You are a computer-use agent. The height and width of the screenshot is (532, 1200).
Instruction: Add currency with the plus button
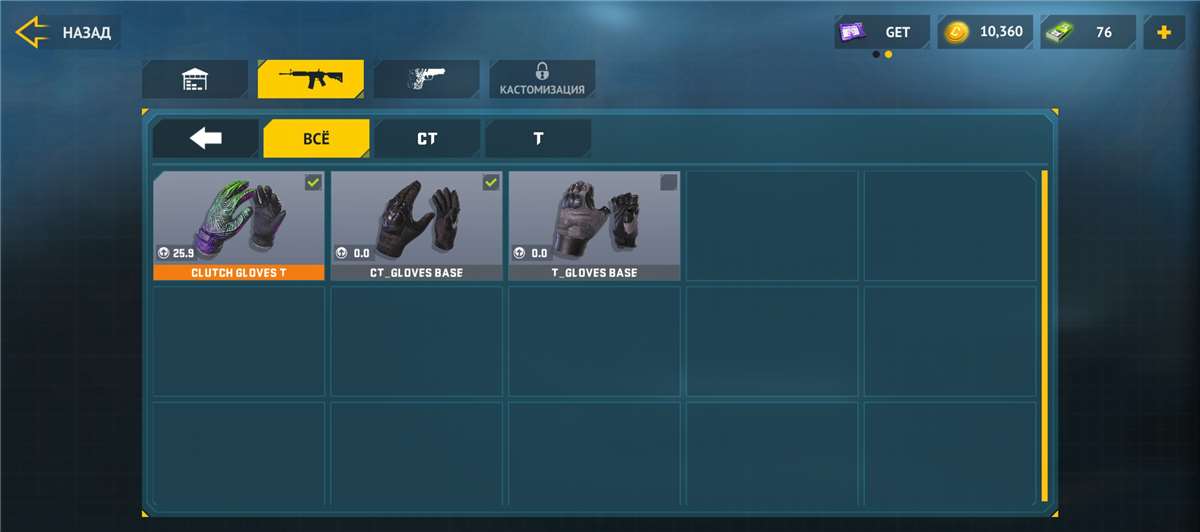[x=1164, y=32]
